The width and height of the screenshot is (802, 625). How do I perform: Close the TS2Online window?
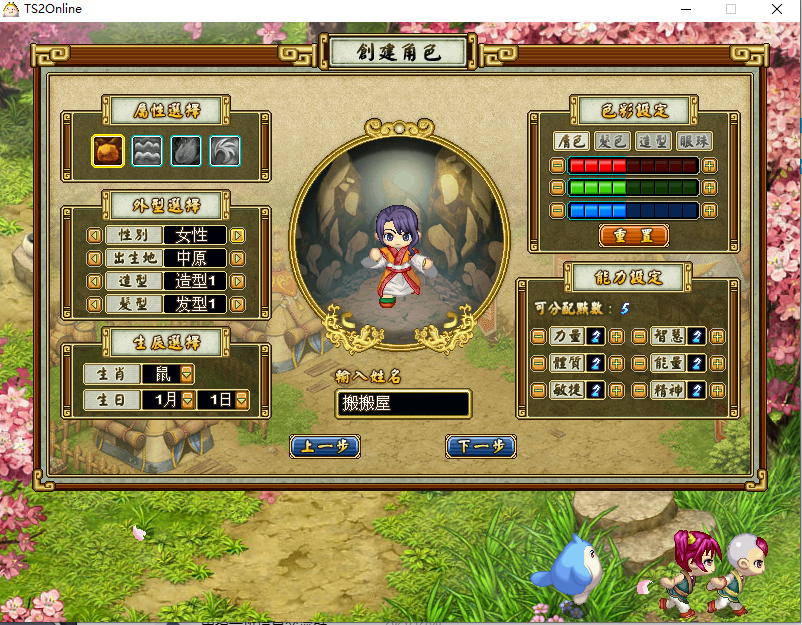tap(777, 9)
